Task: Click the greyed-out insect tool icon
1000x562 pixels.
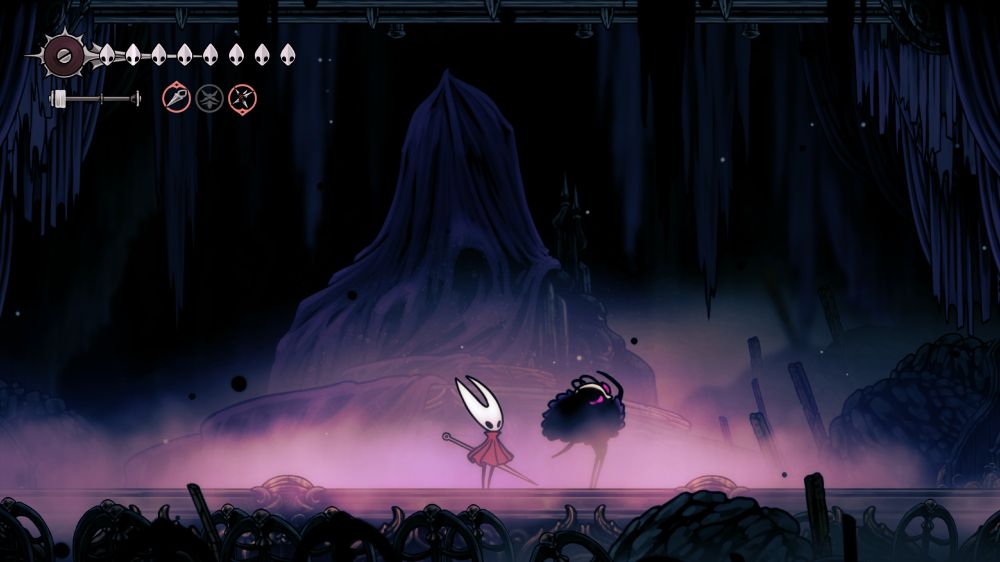Action: [209, 98]
